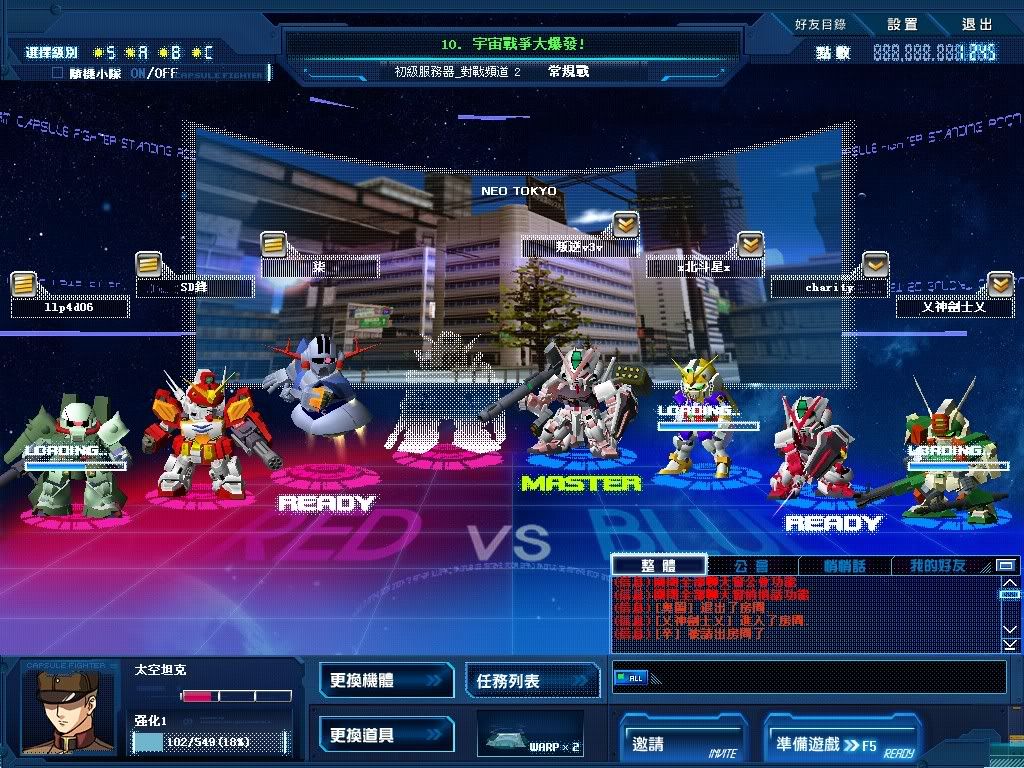
Task: Expand the chat window with corner button
Action: tap(1006, 566)
